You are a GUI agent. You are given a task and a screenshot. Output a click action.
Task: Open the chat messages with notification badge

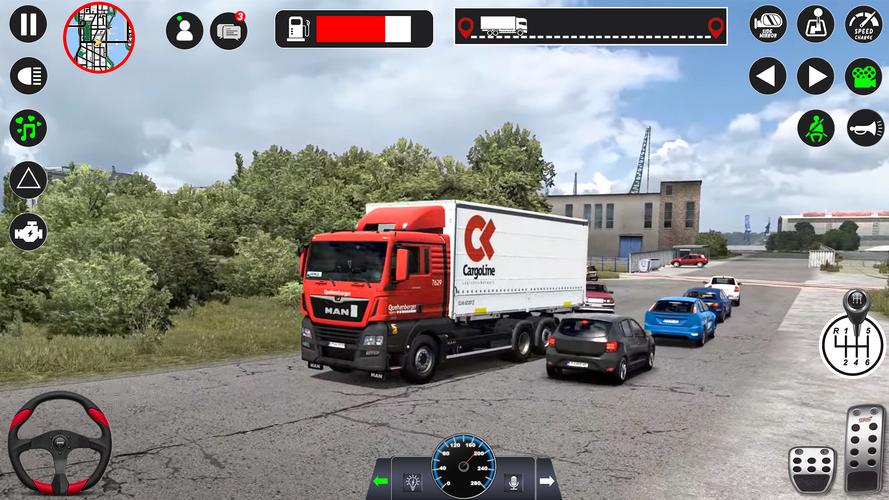(229, 30)
